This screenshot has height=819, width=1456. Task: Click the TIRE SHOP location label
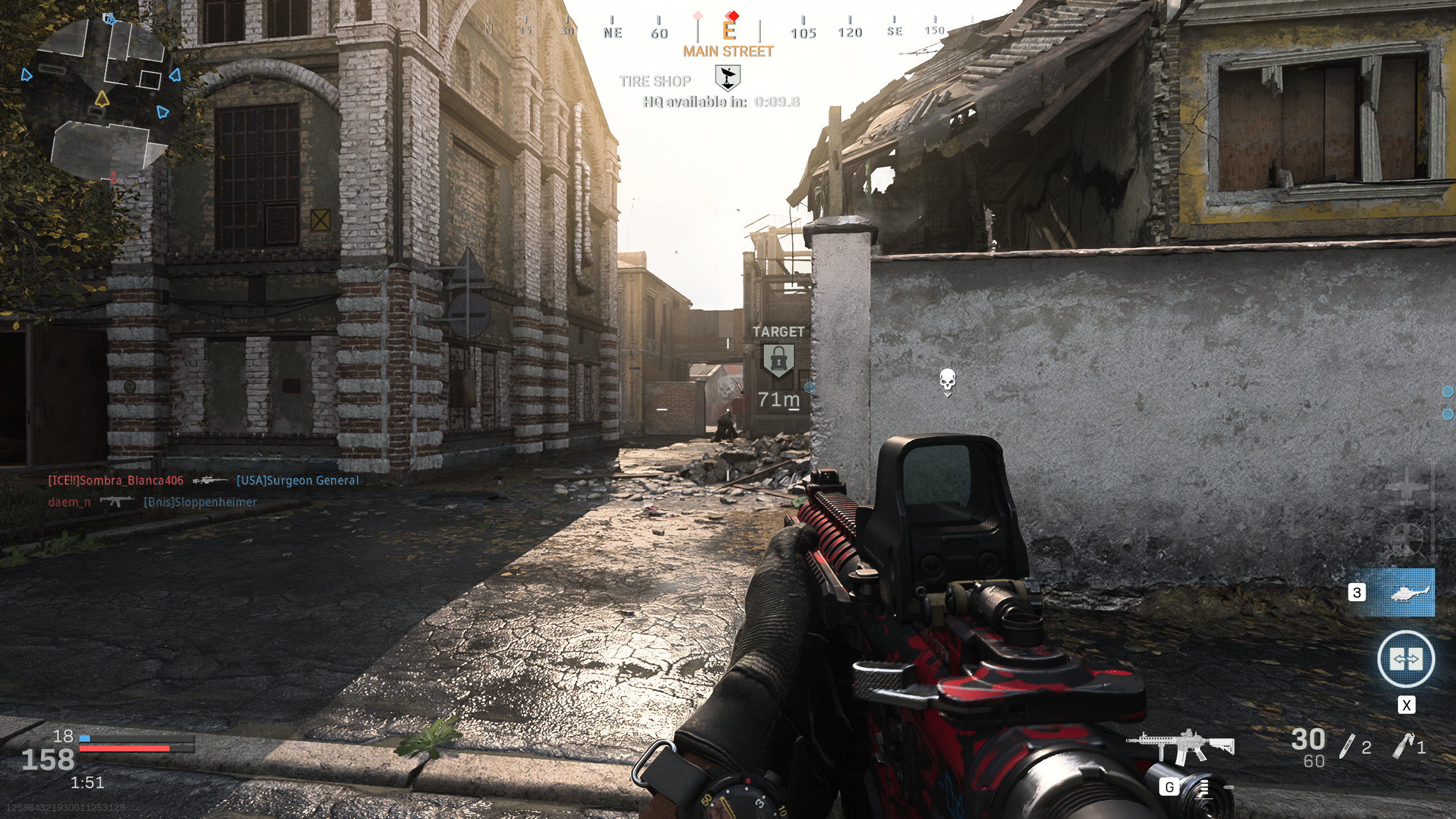tap(654, 81)
